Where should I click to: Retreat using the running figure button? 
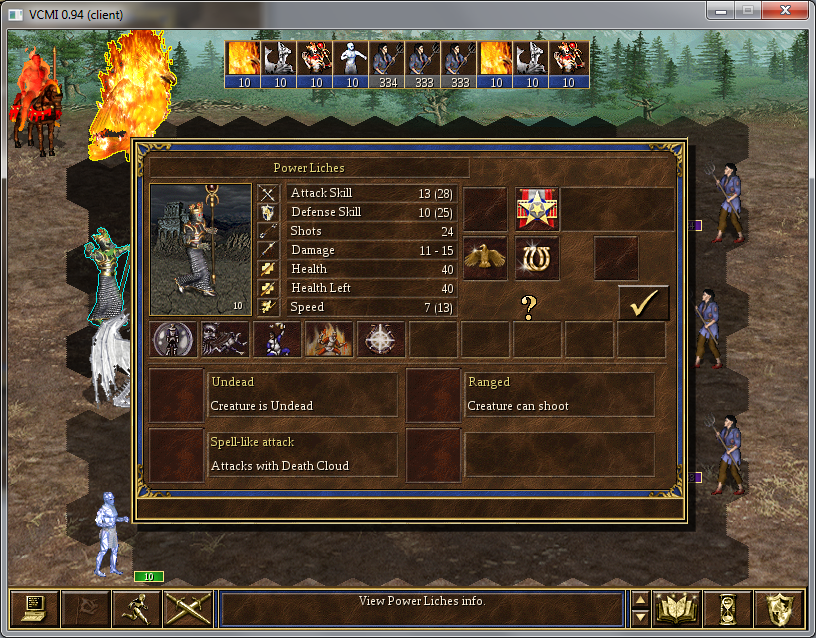tap(136, 608)
